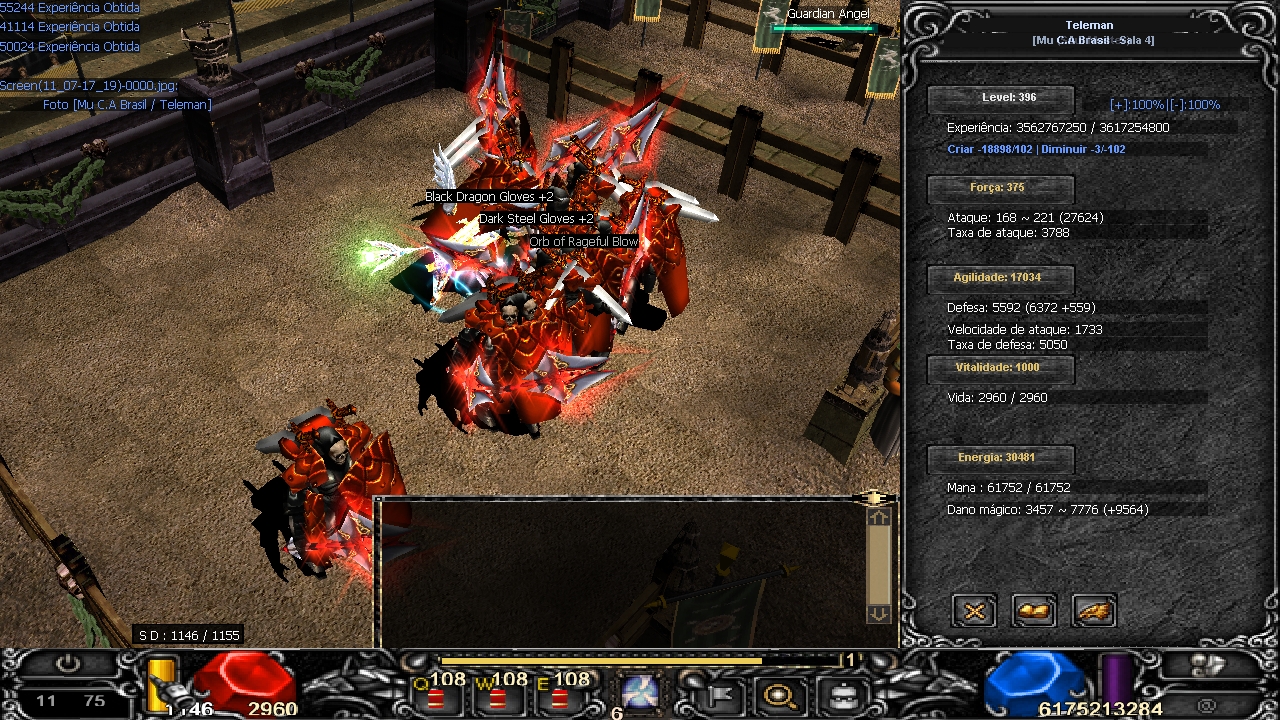Viewport: 1280px width, 720px height.
Task: Click the power button icon
Action: click(68, 663)
